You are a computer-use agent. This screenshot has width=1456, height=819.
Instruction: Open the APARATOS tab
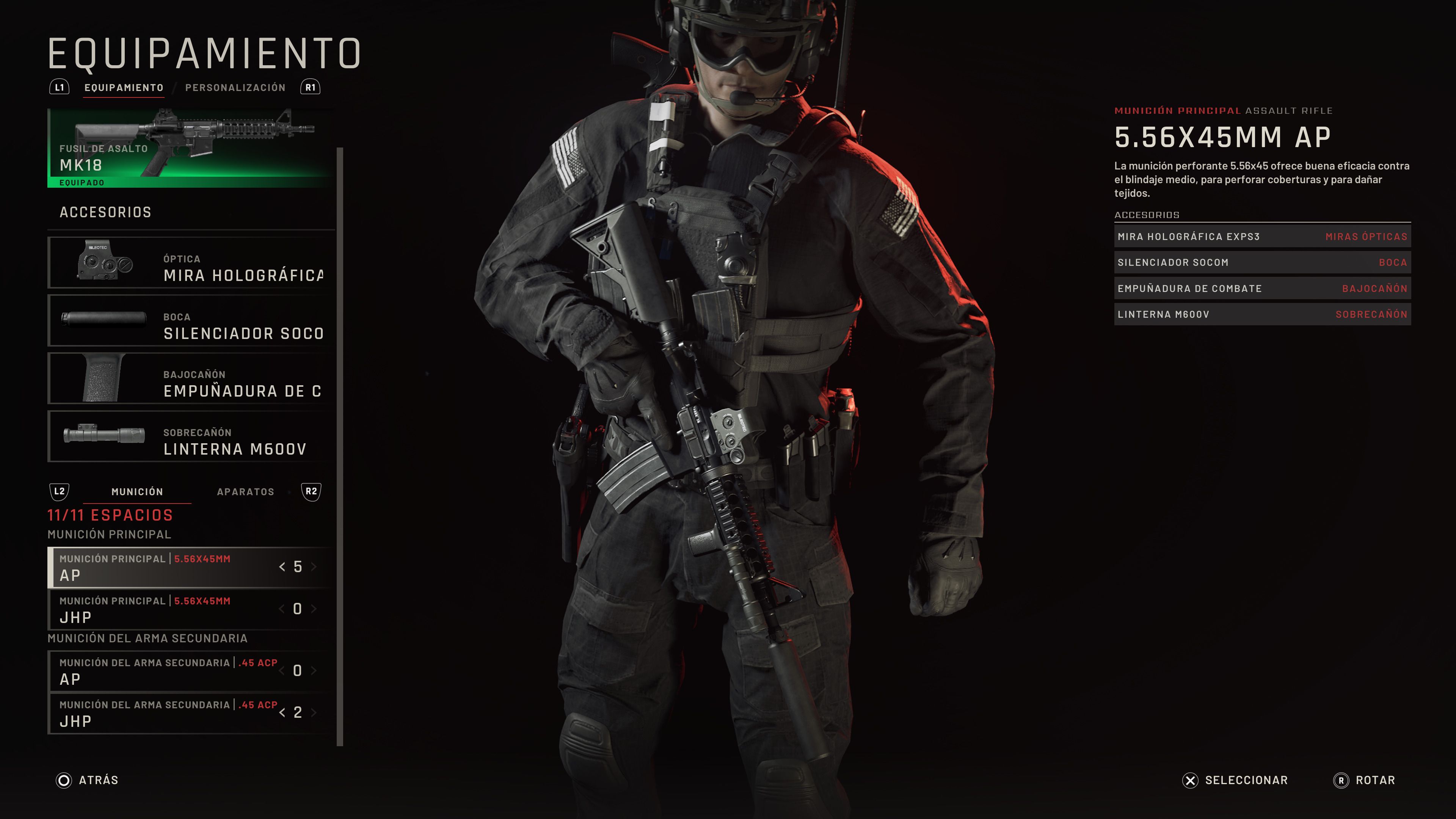(246, 492)
